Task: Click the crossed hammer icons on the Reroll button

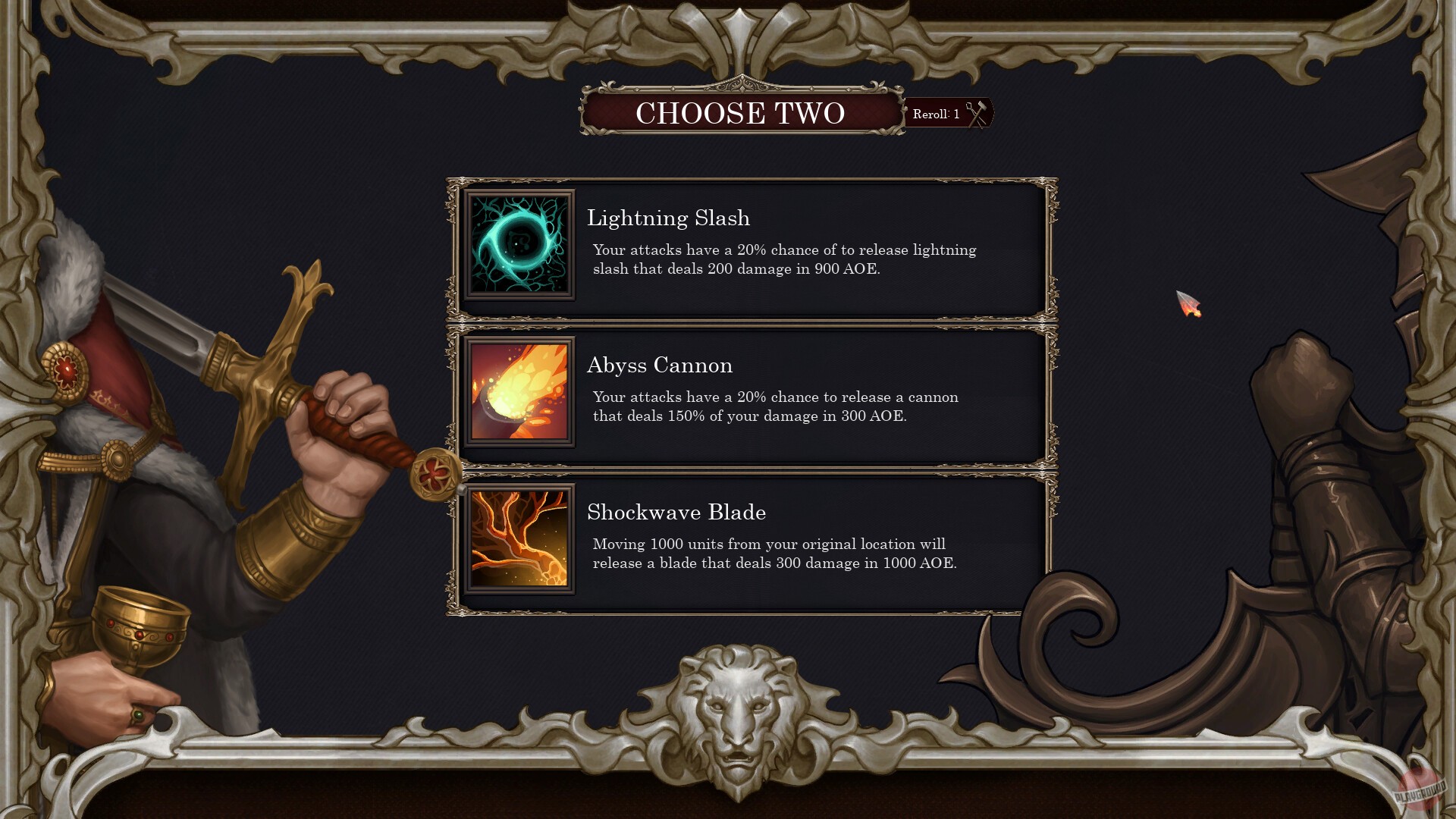Action: click(977, 114)
